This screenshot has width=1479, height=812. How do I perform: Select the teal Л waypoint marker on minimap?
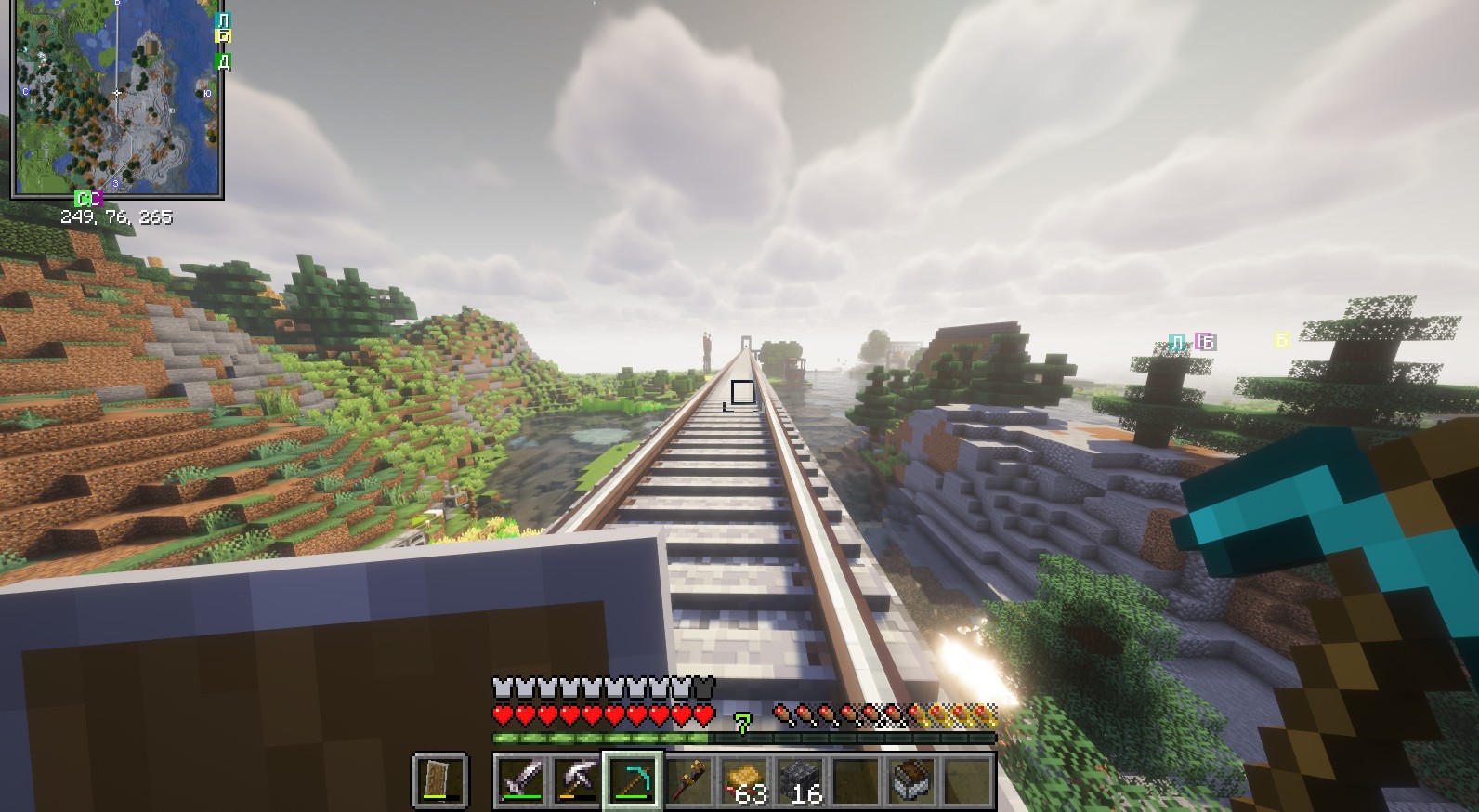coord(223,20)
